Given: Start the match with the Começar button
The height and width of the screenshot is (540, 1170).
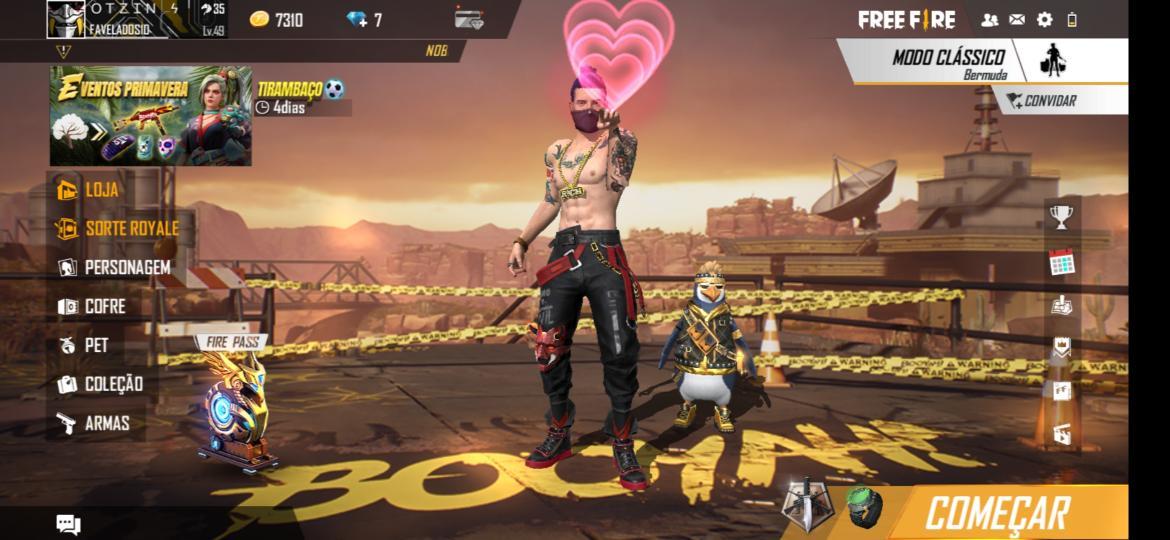Looking at the screenshot, I should 997,512.
